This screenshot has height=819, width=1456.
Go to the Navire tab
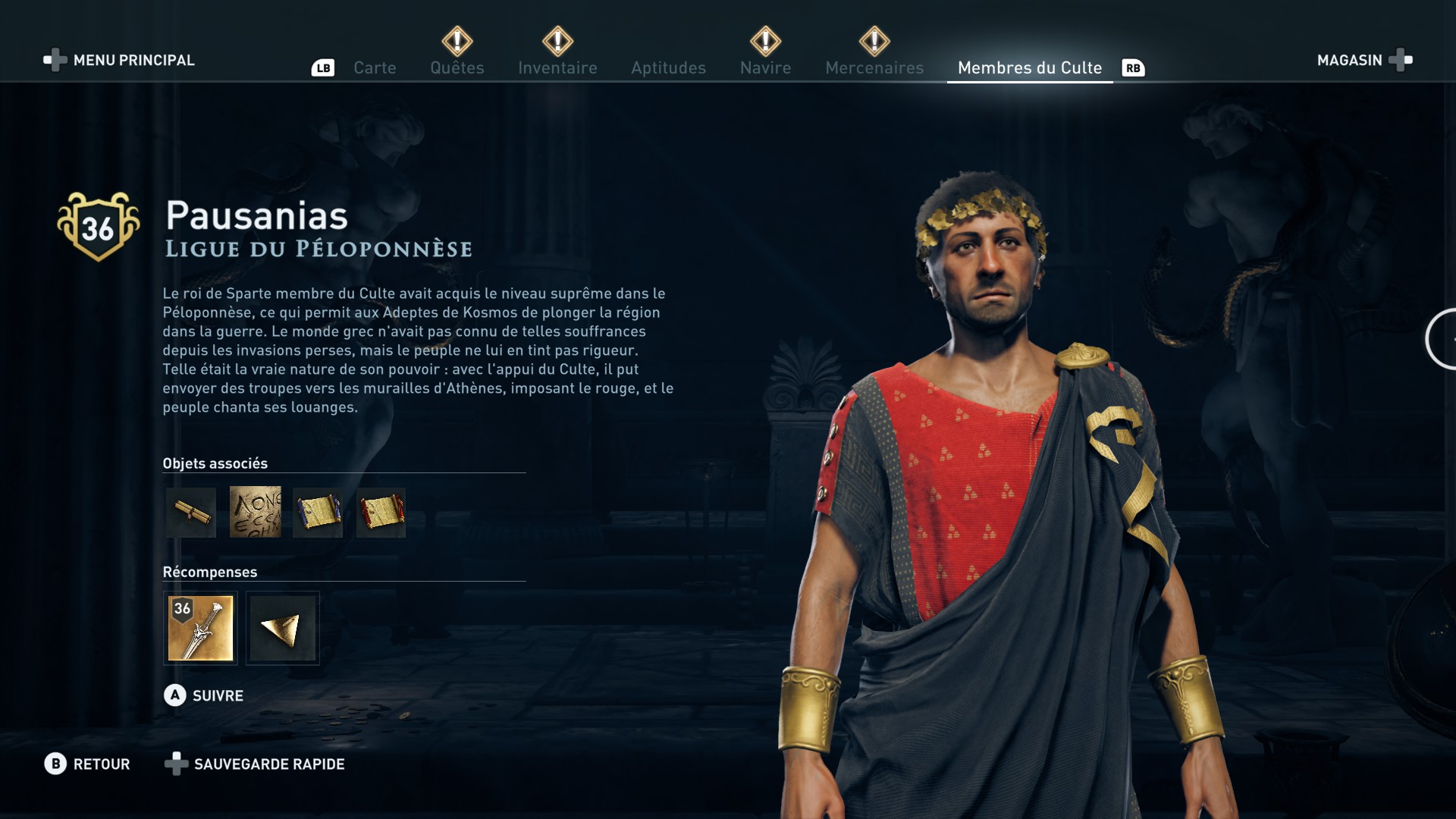765,67
